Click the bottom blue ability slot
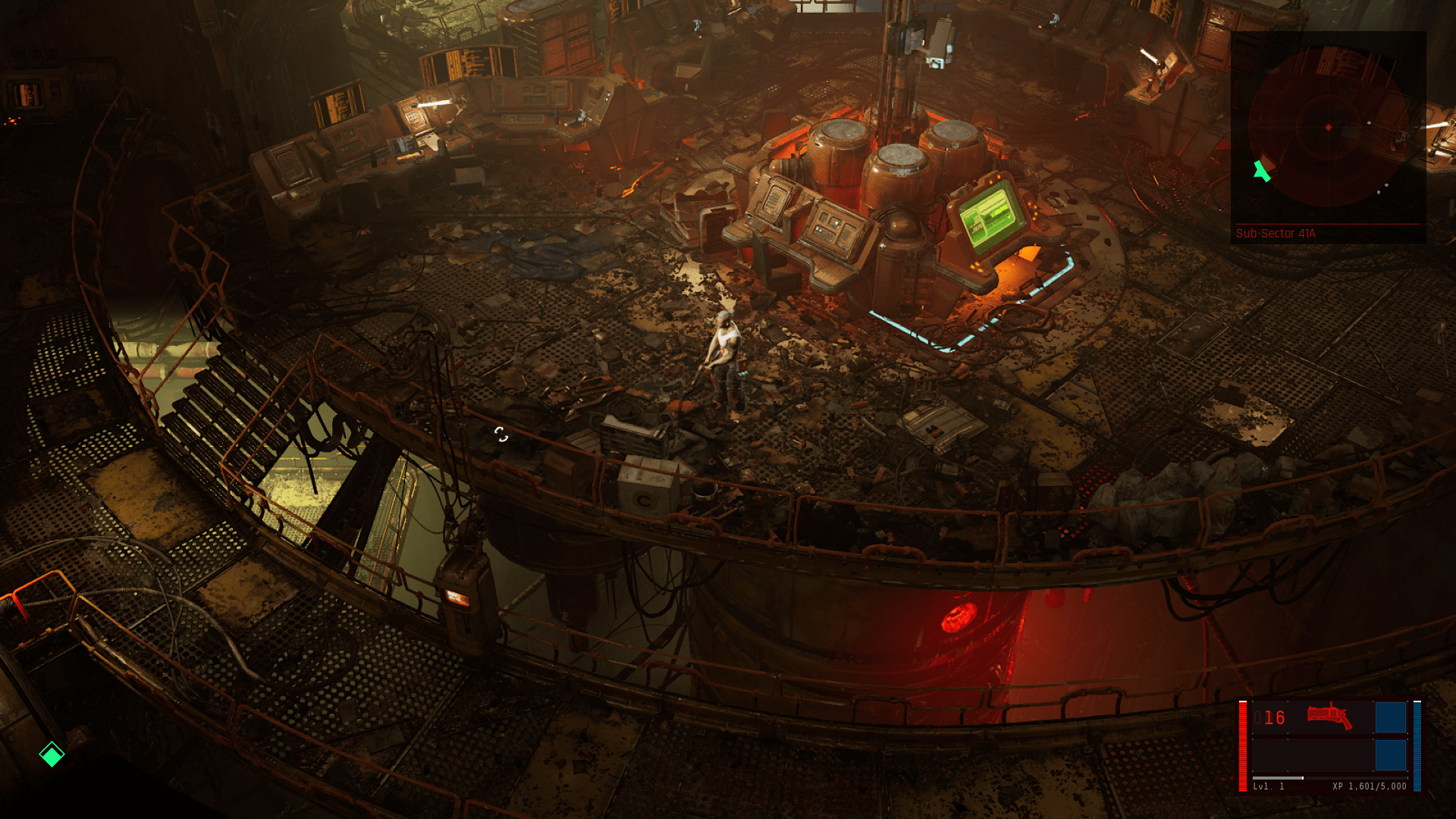1456x819 pixels. (1391, 755)
